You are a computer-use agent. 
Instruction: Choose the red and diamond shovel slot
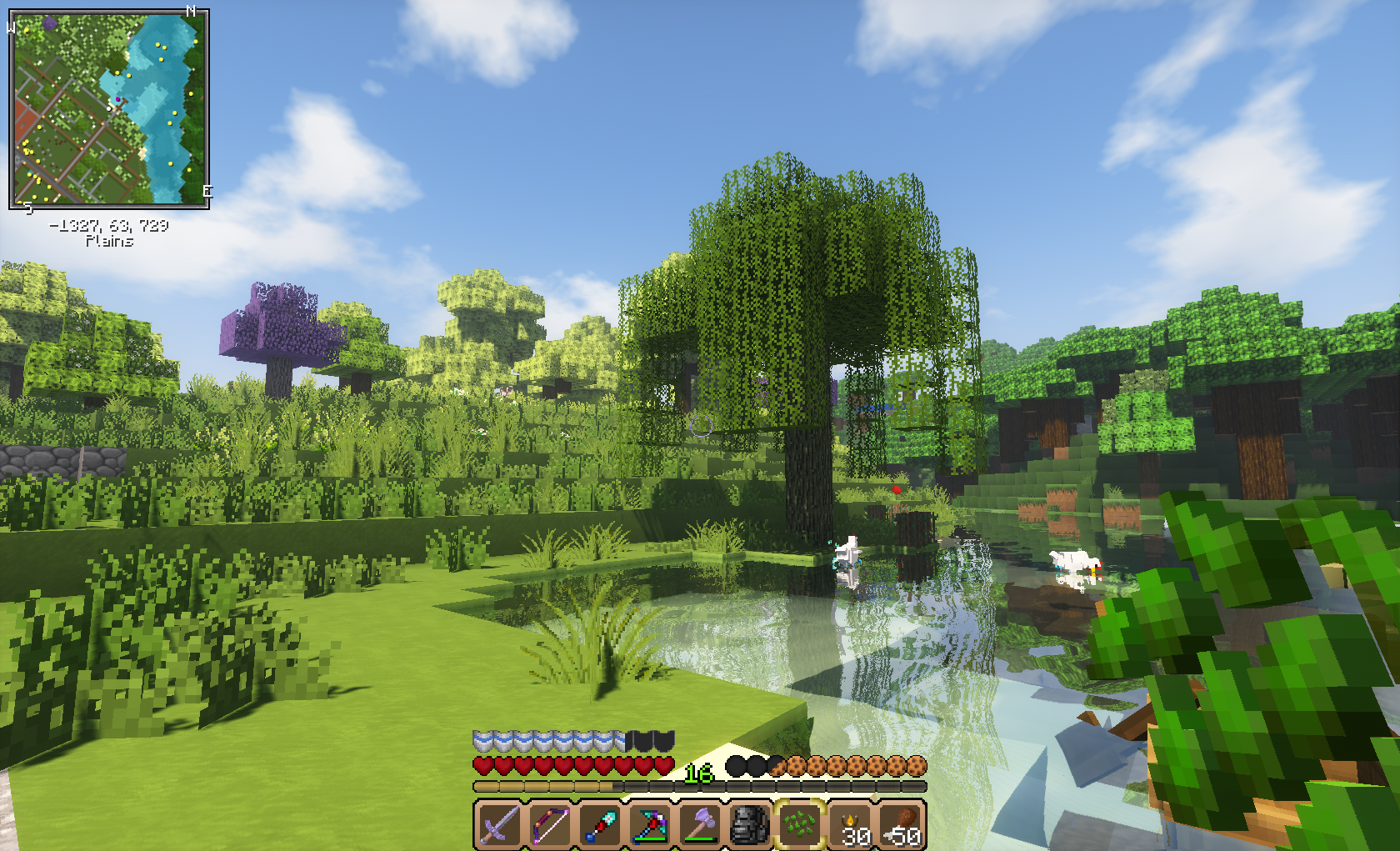[x=599, y=824]
